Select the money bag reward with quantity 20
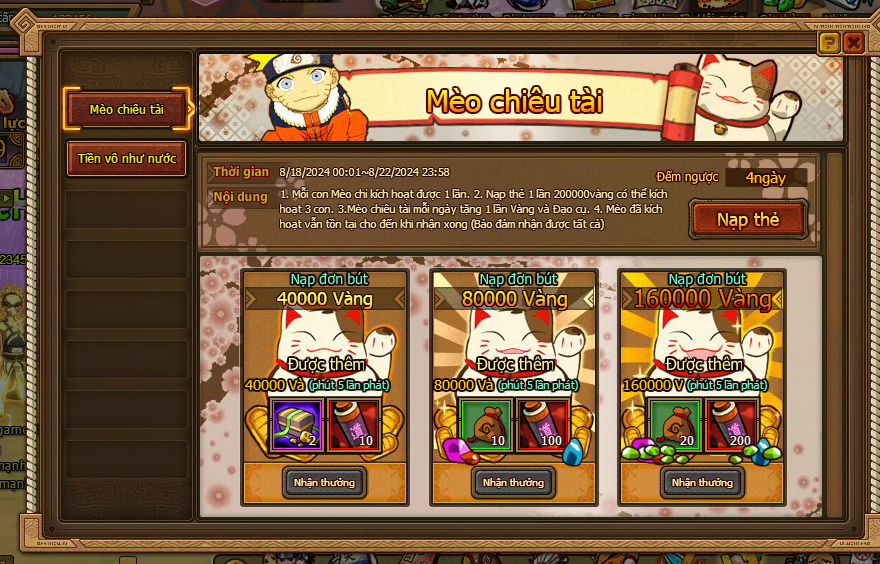 click(x=676, y=425)
